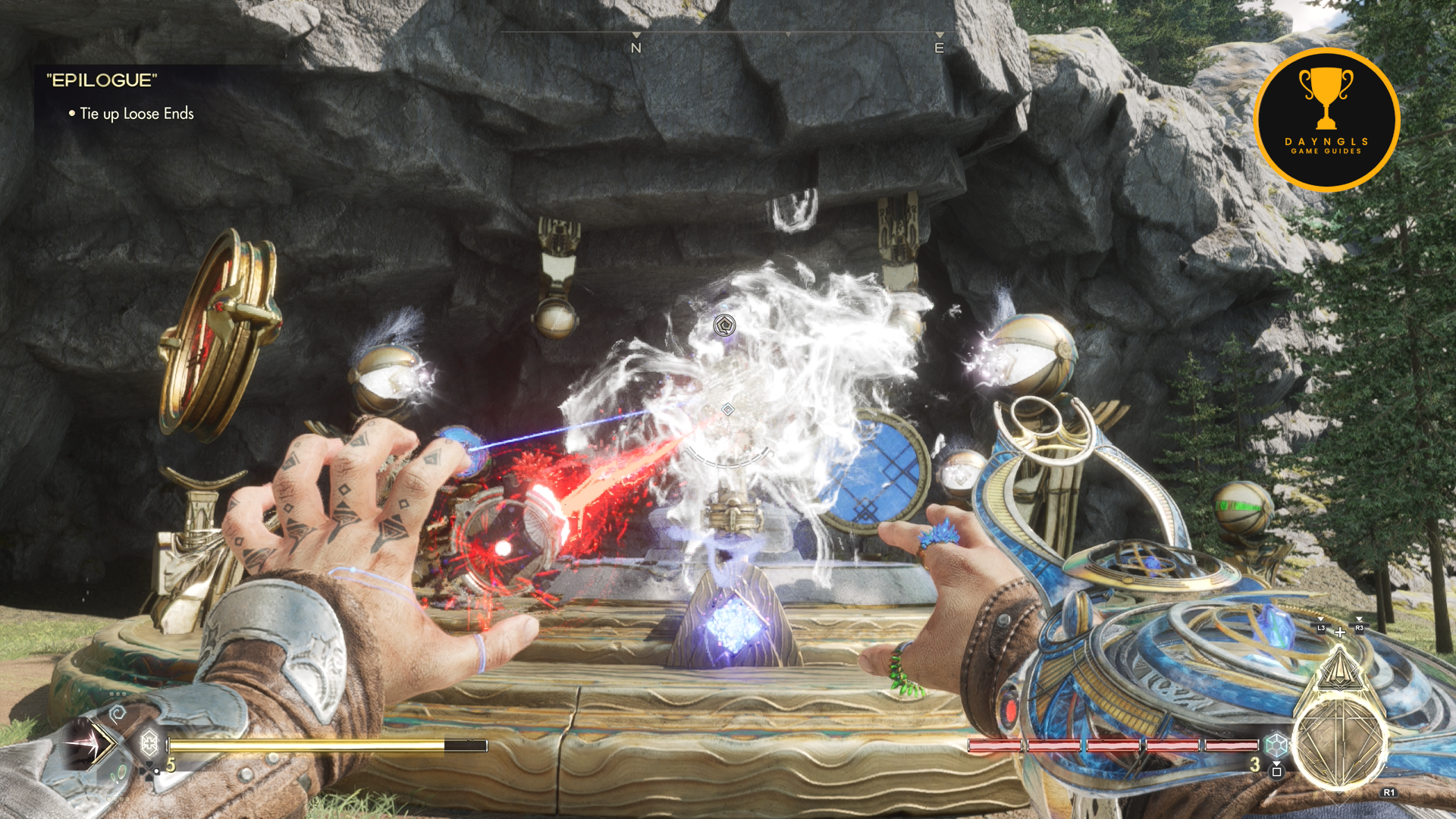Click the compass East marker
Image resolution: width=1456 pixels, height=819 pixels.
[939, 47]
